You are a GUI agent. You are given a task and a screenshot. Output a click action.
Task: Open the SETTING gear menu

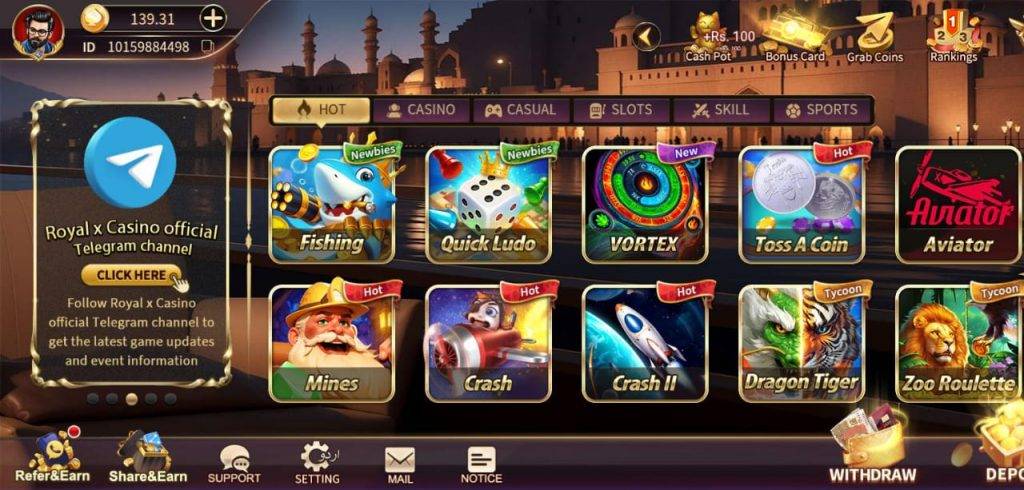[x=318, y=463]
